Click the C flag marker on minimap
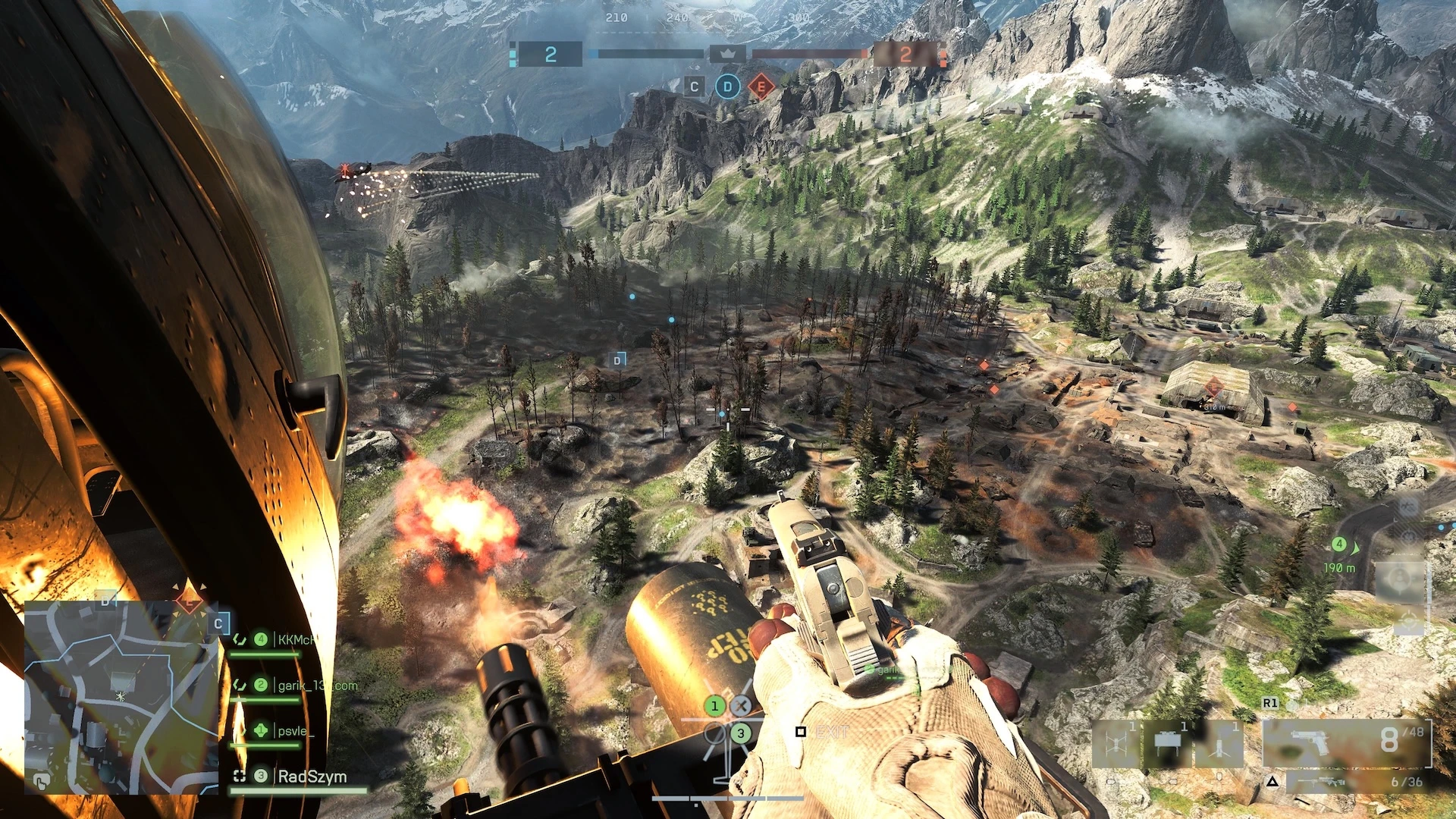This screenshot has height=819, width=1456. (218, 624)
